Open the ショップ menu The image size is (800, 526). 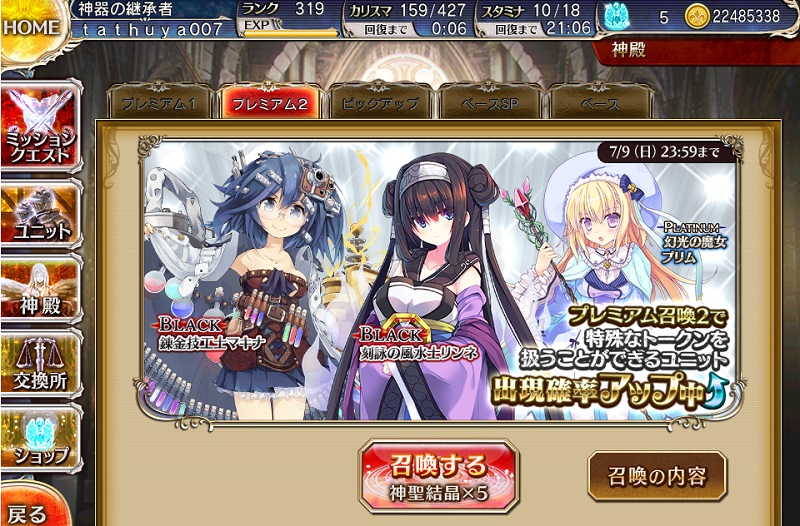coord(41,440)
